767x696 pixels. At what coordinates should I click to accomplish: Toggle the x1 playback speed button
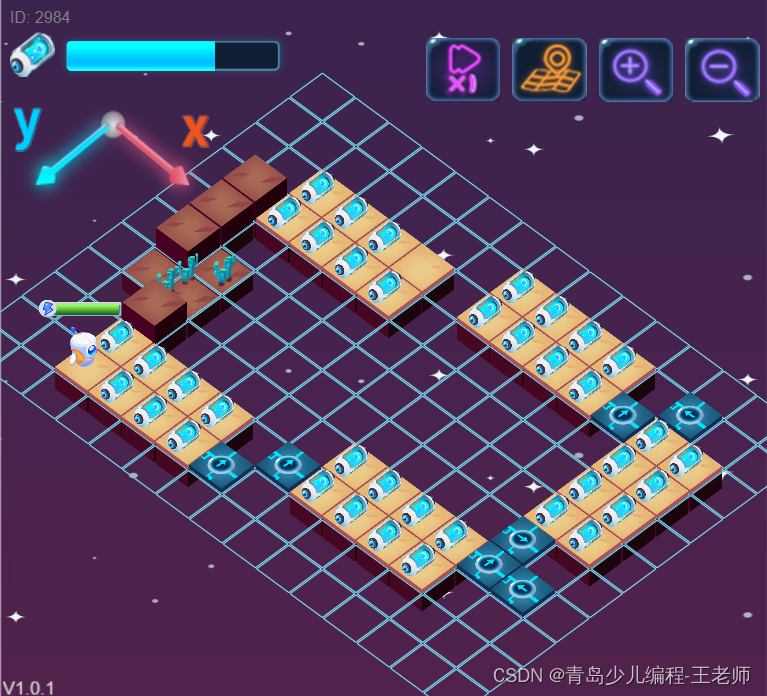pyautogui.click(x=463, y=69)
